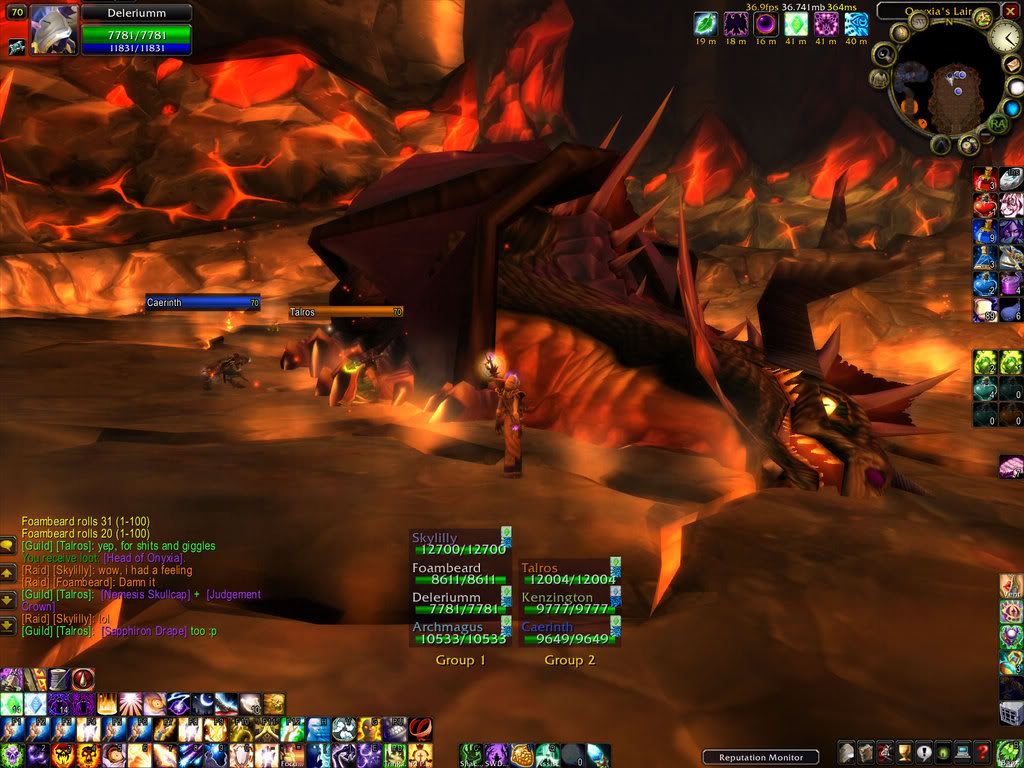Open the clock button beside the minimap
The width and height of the screenshot is (1024, 768).
click(1005, 39)
